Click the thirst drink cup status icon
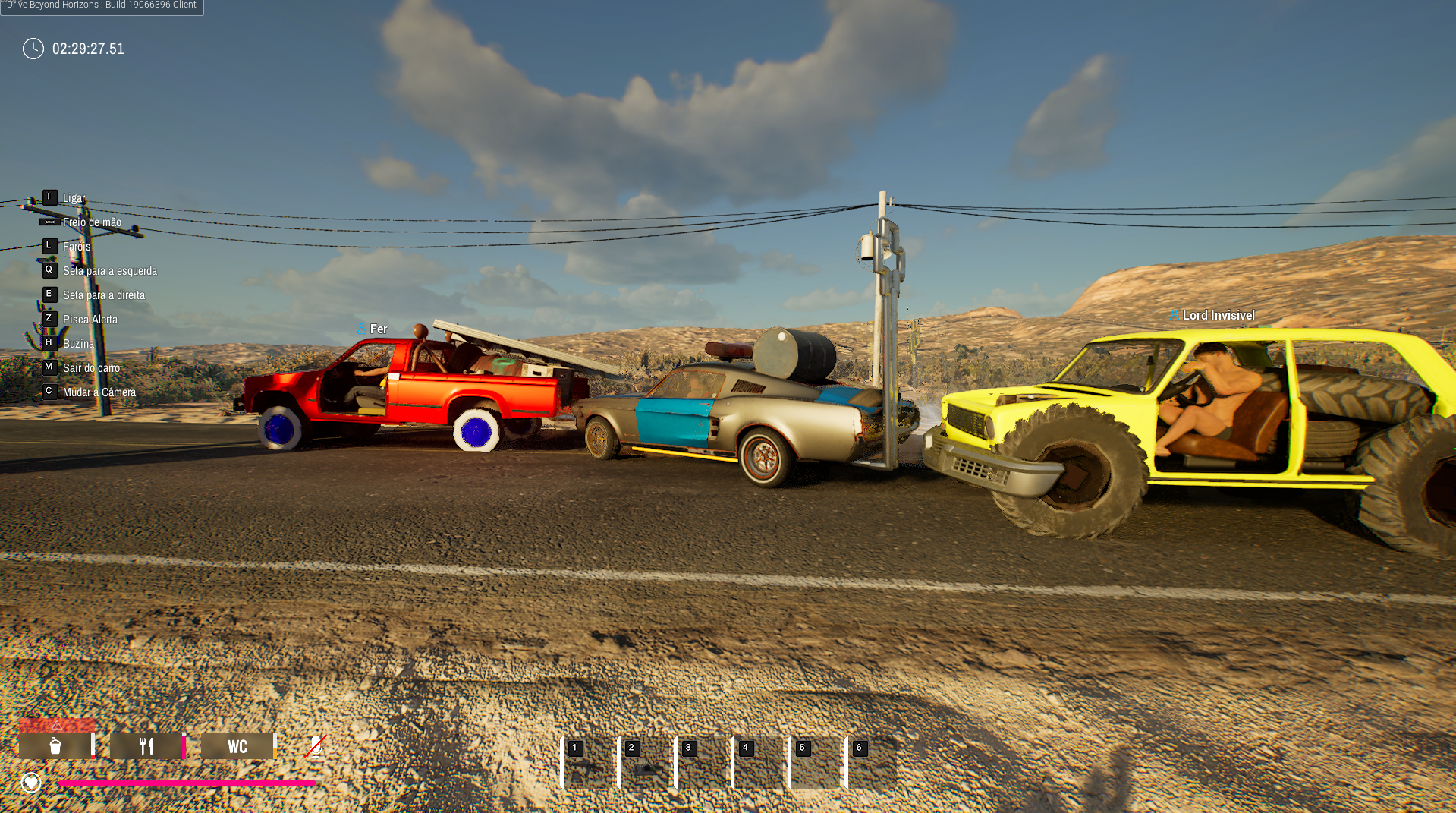The width and height of the screenshot is (1456, 813). [55, 746]
